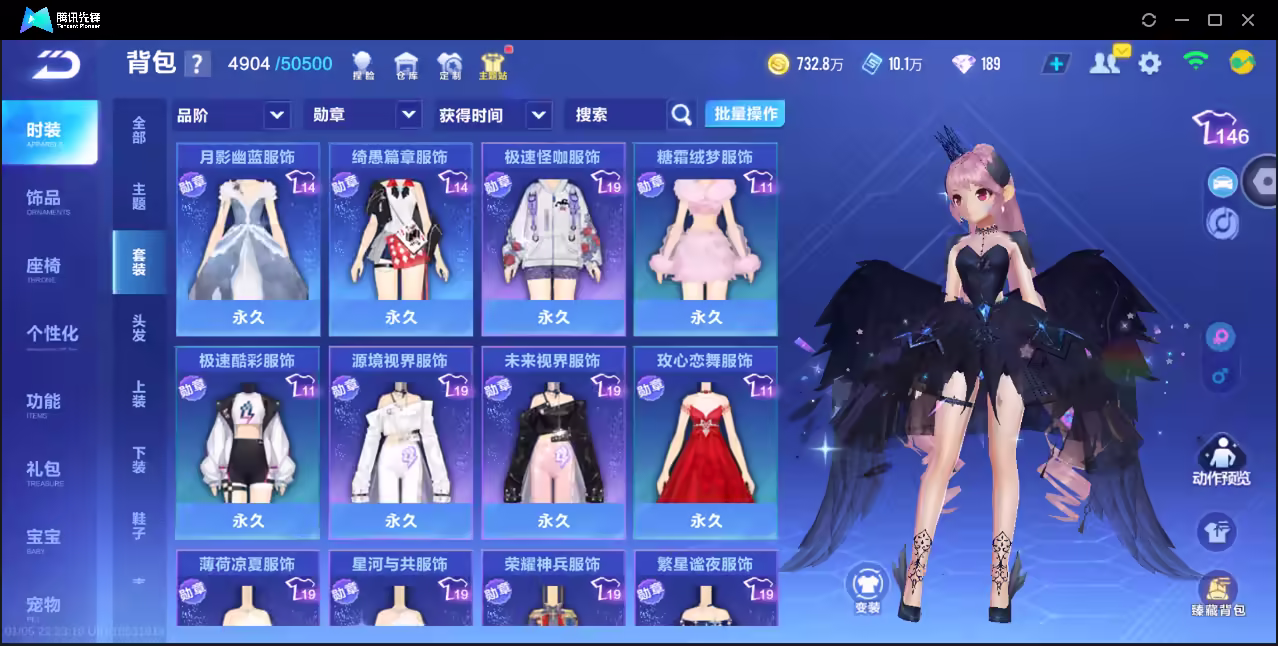
Task: Select the 月影幽蓝服饰 outfit card
Action: (x=248, y=238)
